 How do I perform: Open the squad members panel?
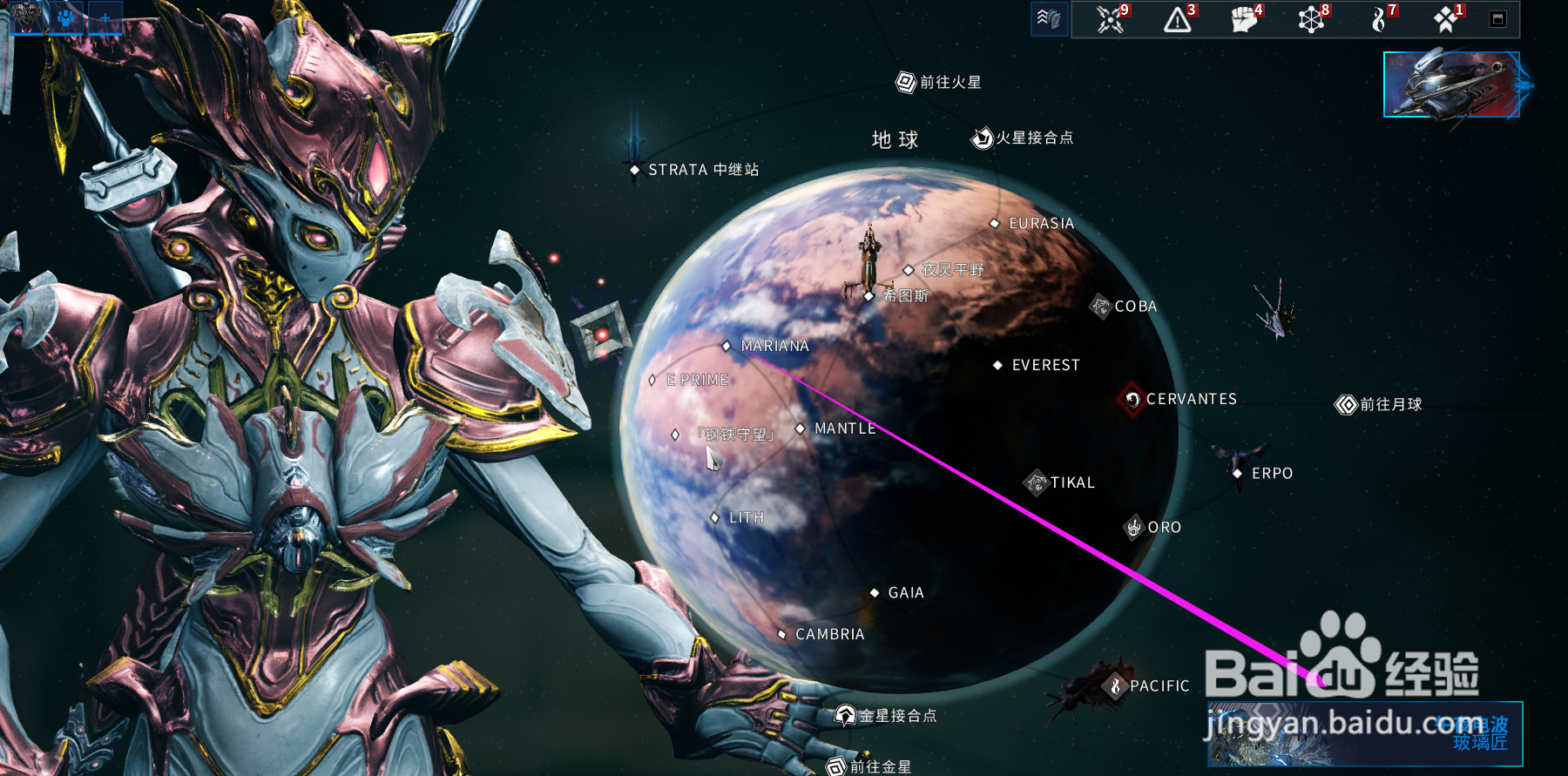(65, 19)
